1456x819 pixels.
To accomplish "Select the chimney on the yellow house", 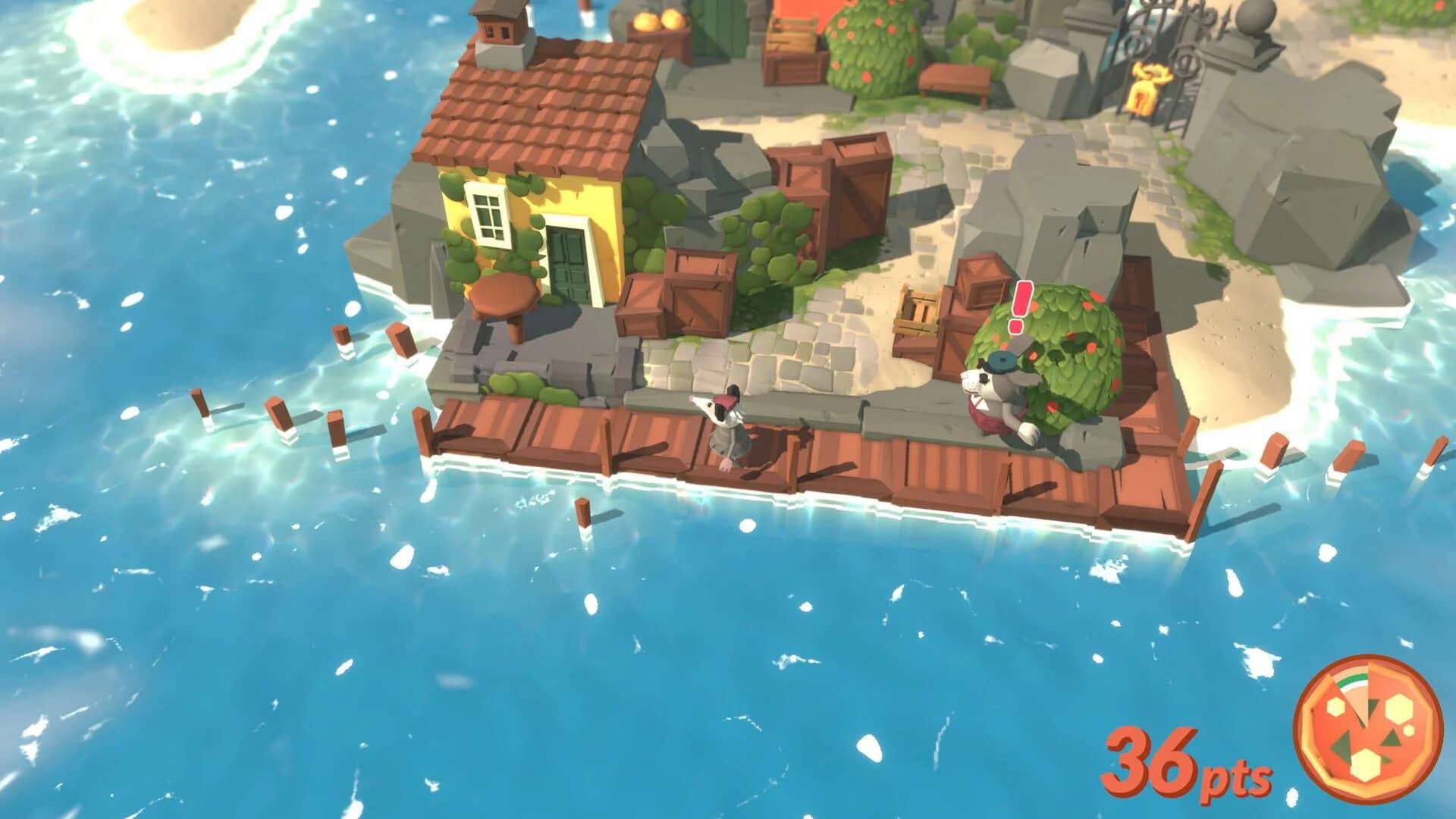I will click(x=497, y=34).
